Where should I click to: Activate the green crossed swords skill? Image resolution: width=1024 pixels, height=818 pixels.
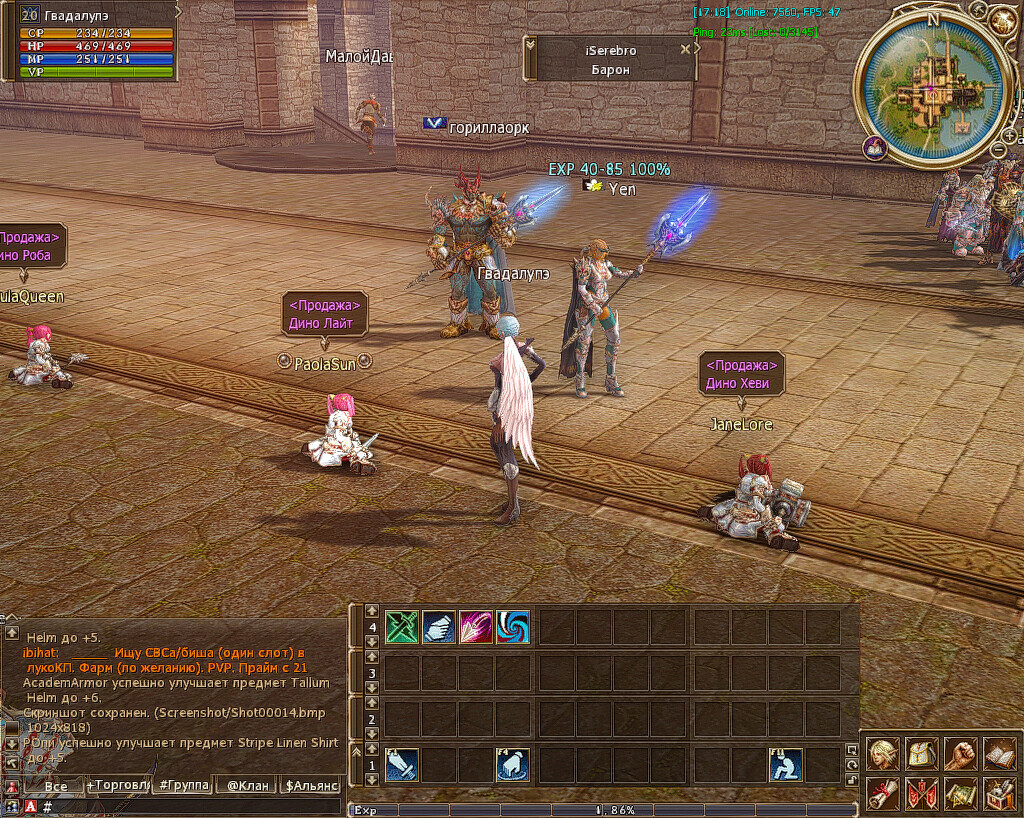(402, 627)
